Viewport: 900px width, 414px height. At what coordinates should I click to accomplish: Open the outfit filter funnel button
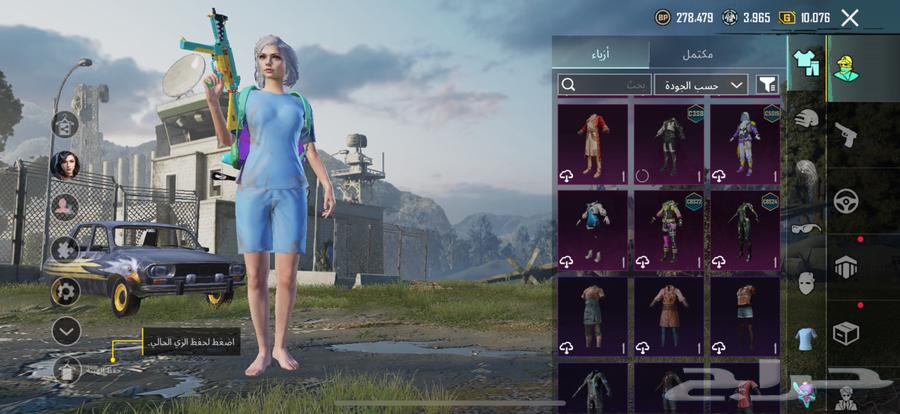click(767, 85)
